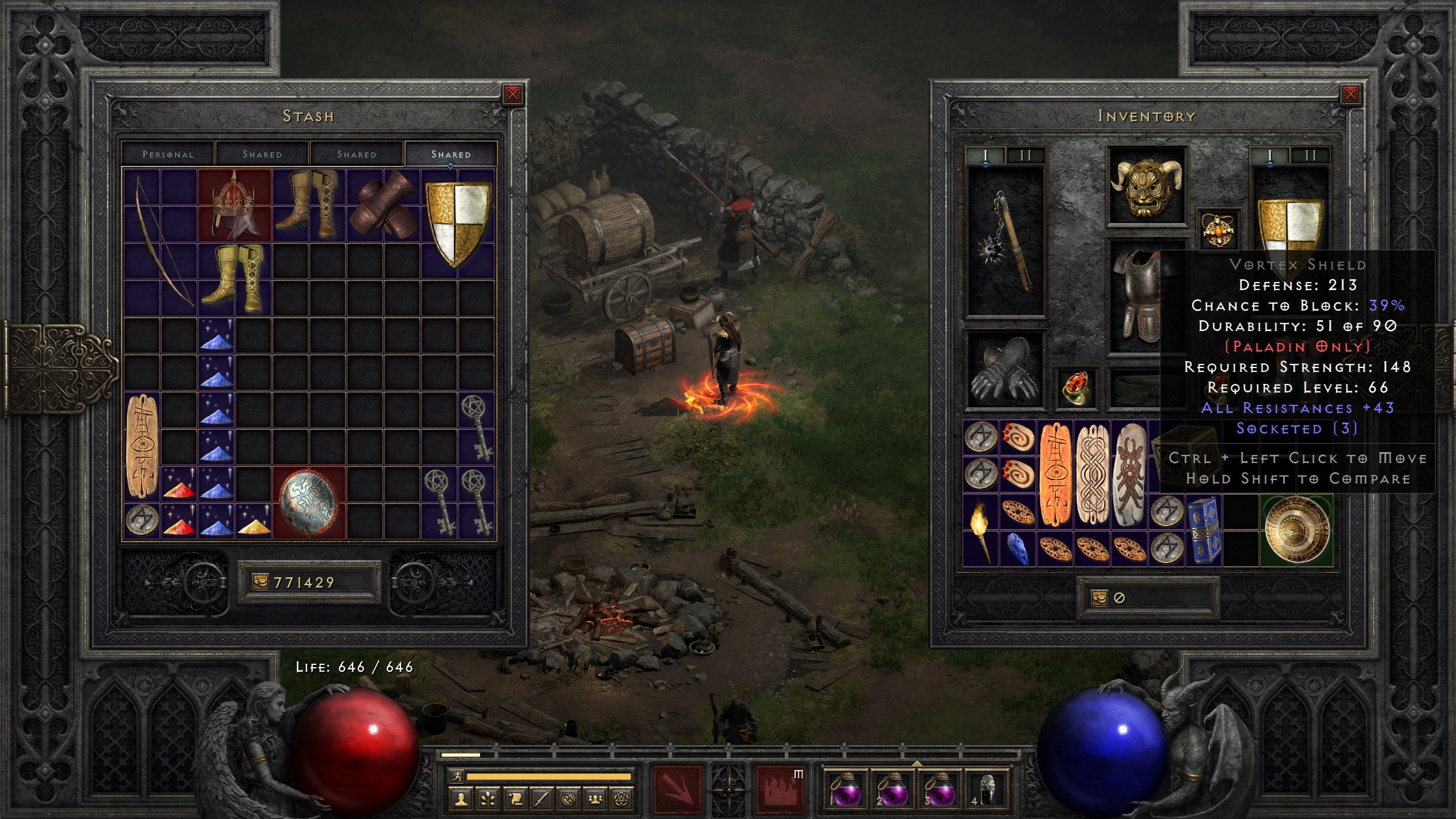Viewport: 1456px width, 819px height.
Task: Pick up the blue tome in inventory
Action: click(x=1202, y=530)
